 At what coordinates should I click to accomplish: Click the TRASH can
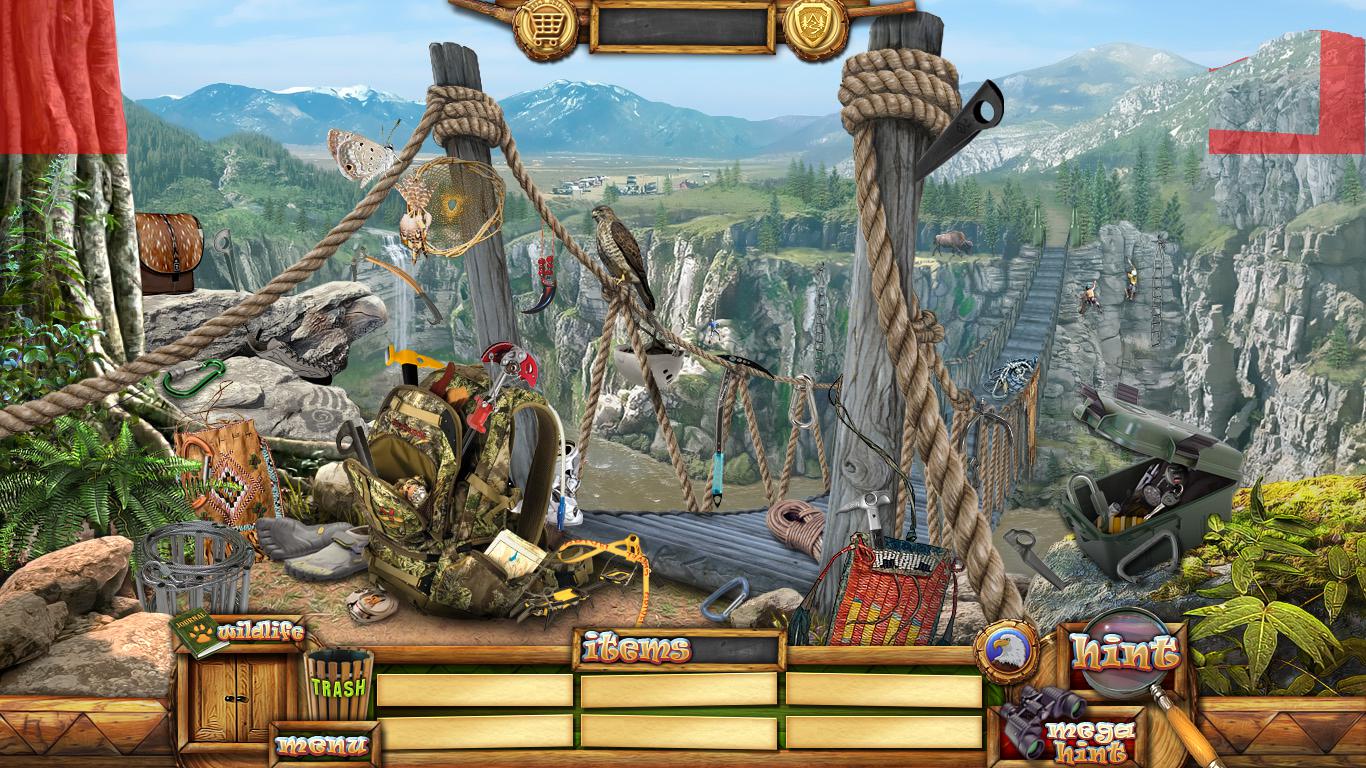[339, 683]
